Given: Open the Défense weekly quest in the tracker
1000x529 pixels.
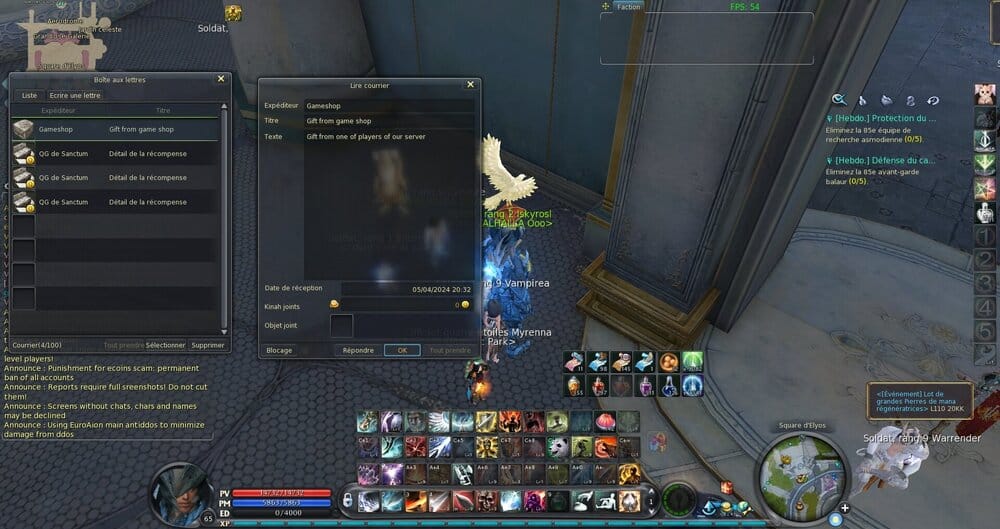Looking at the screenshot, I should coord(886,160).
